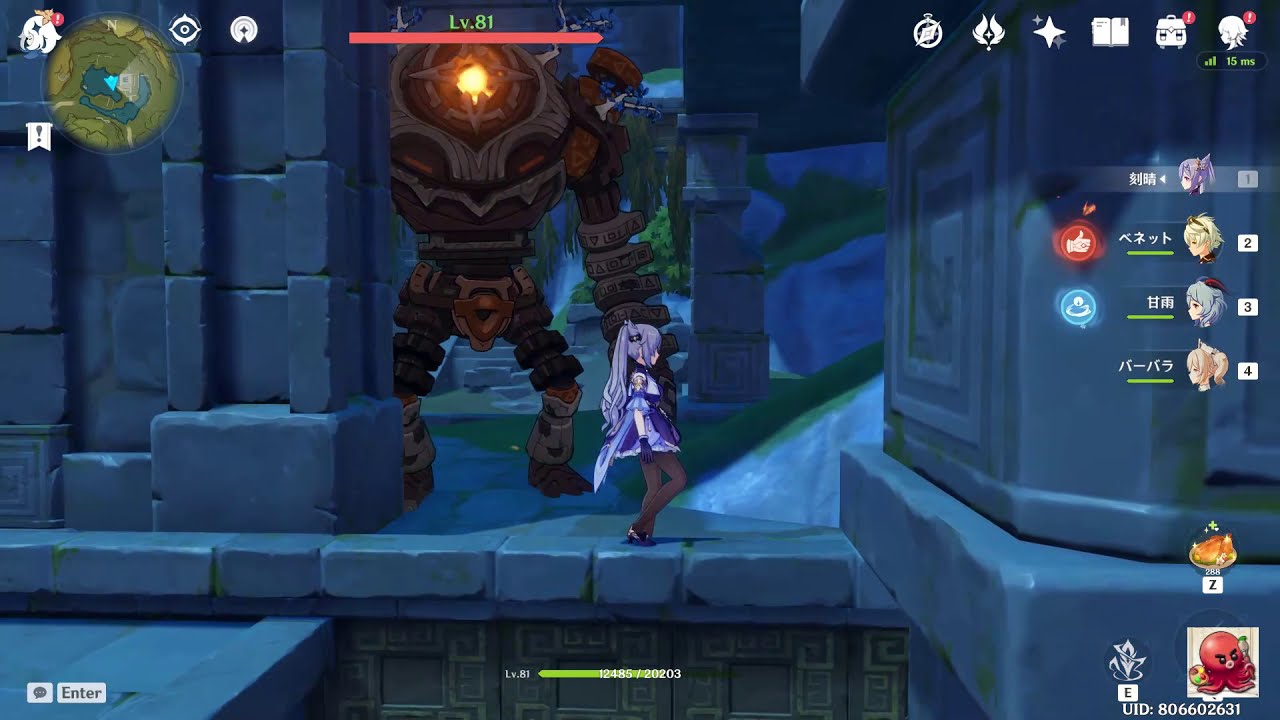The image size is (1280, 720).
Task: Select active character 刻晴 in party list
Action: 1195,178
